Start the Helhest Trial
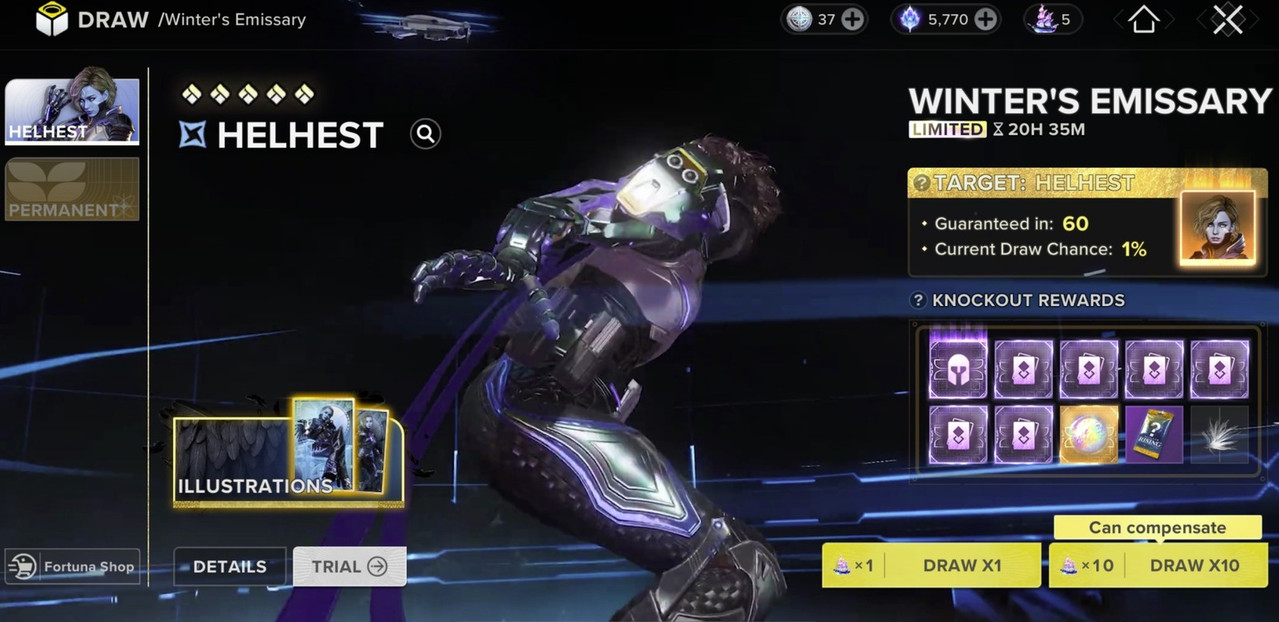1279x622 pixels. click(x=349, y=566)
